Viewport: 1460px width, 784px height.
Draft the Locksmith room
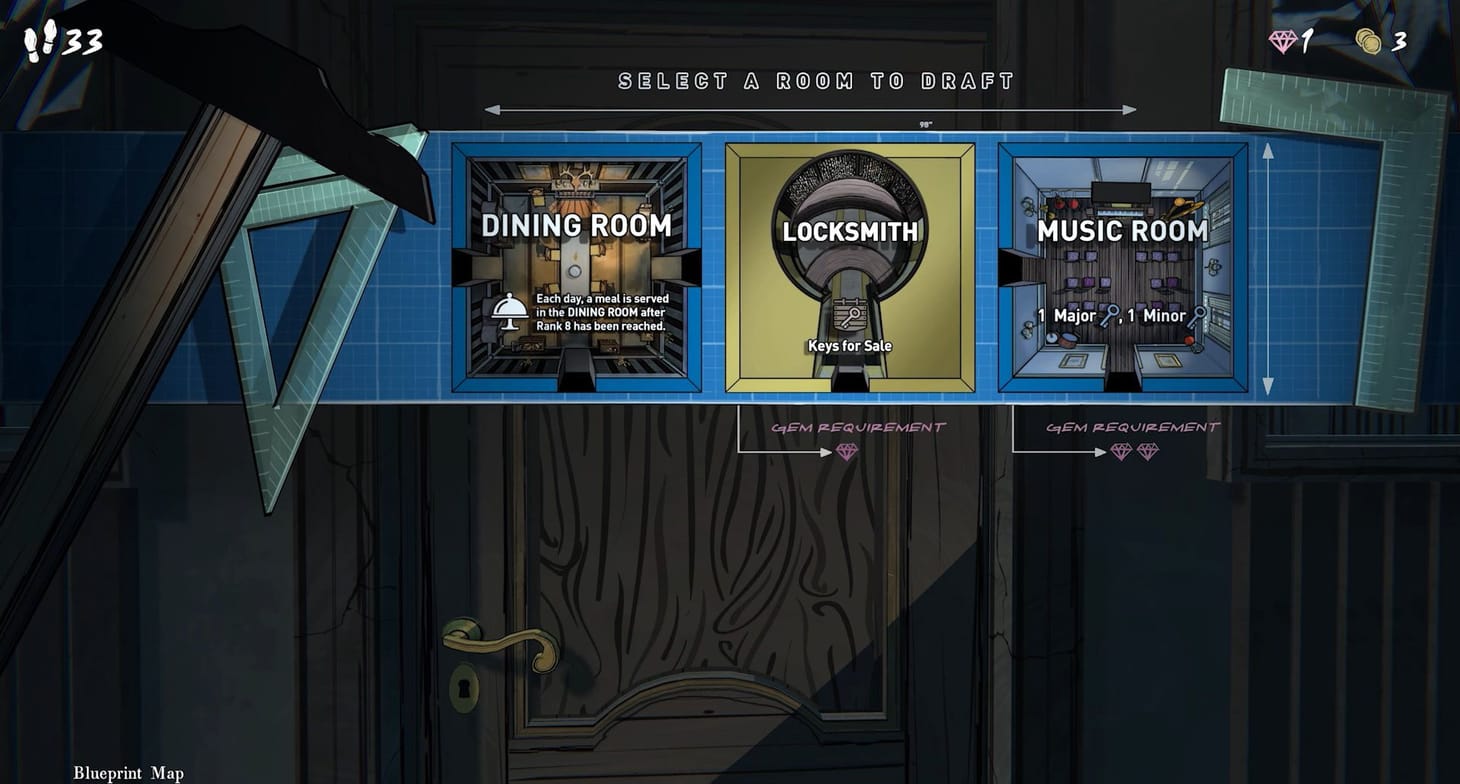click(x=850, y=266)
